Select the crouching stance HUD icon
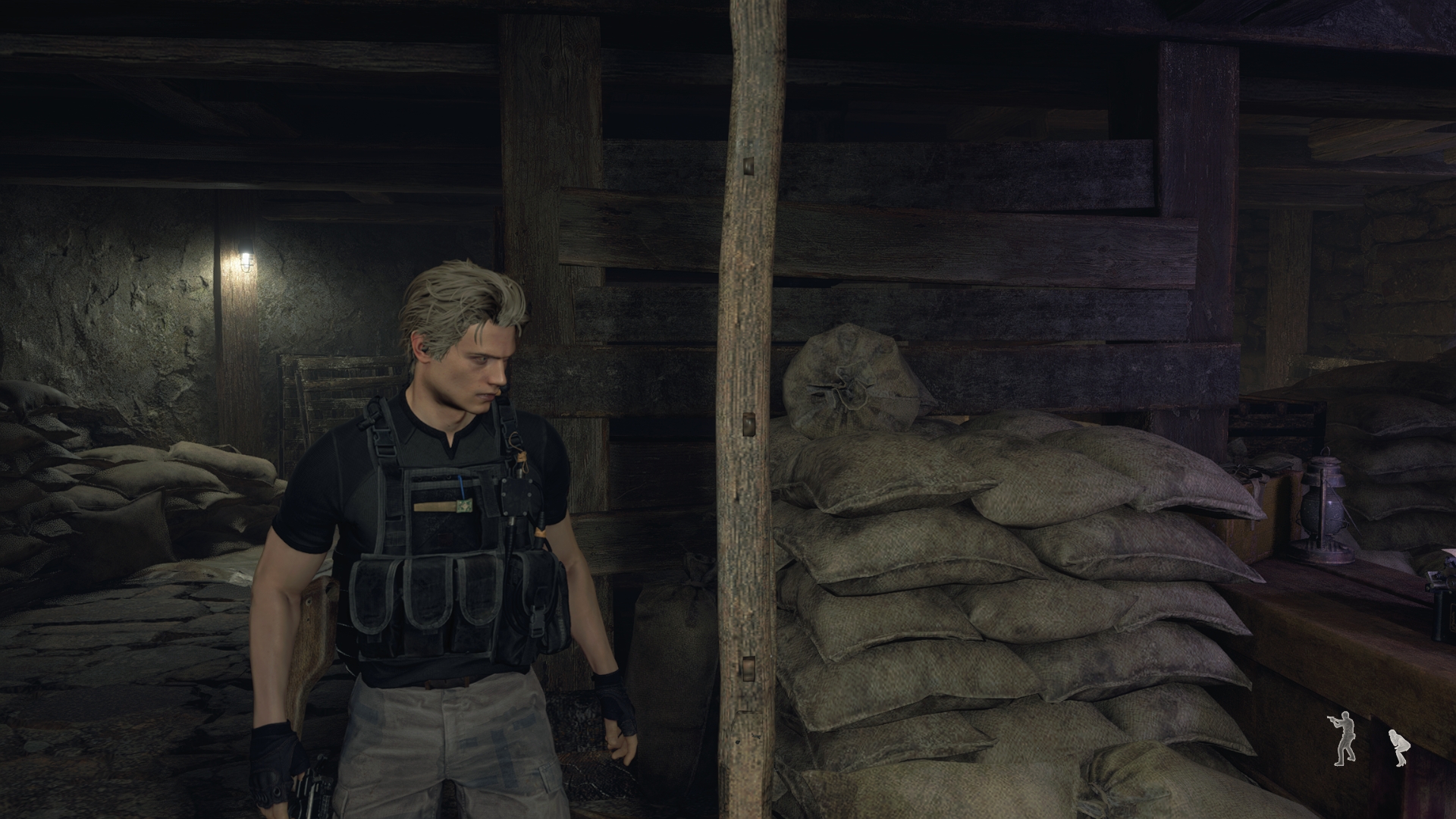This screenshot has height=819, width=1456. (1400, 748)
